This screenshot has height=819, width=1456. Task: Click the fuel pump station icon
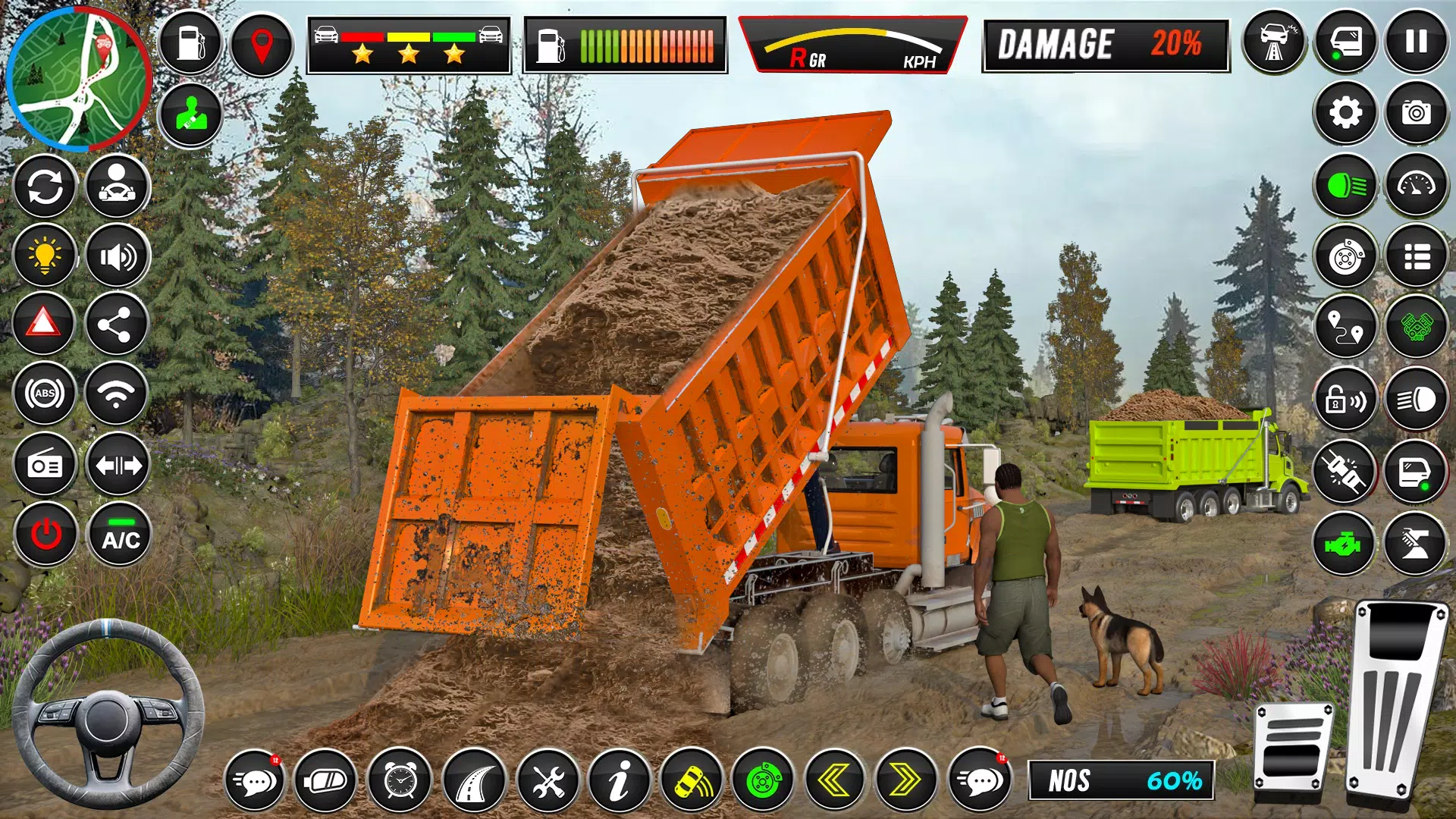(x=190, y=43)
